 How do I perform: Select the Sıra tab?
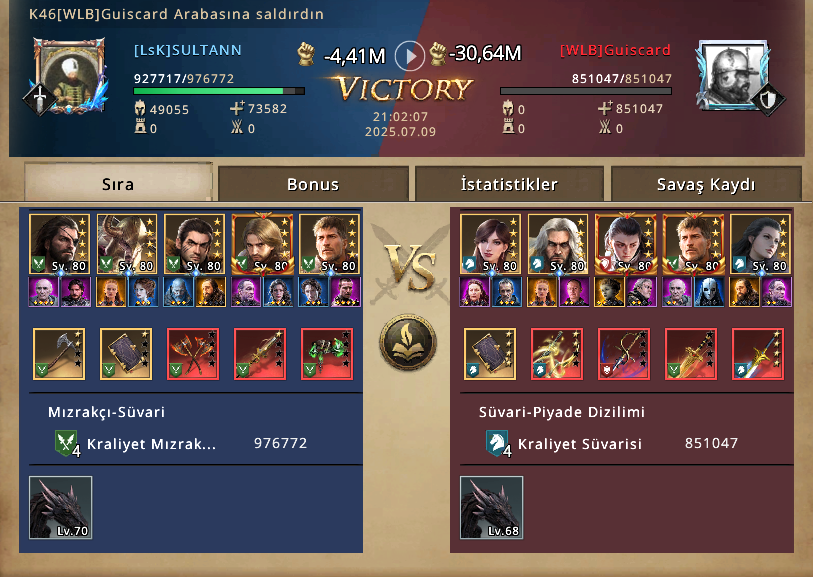tap(118, 184)
